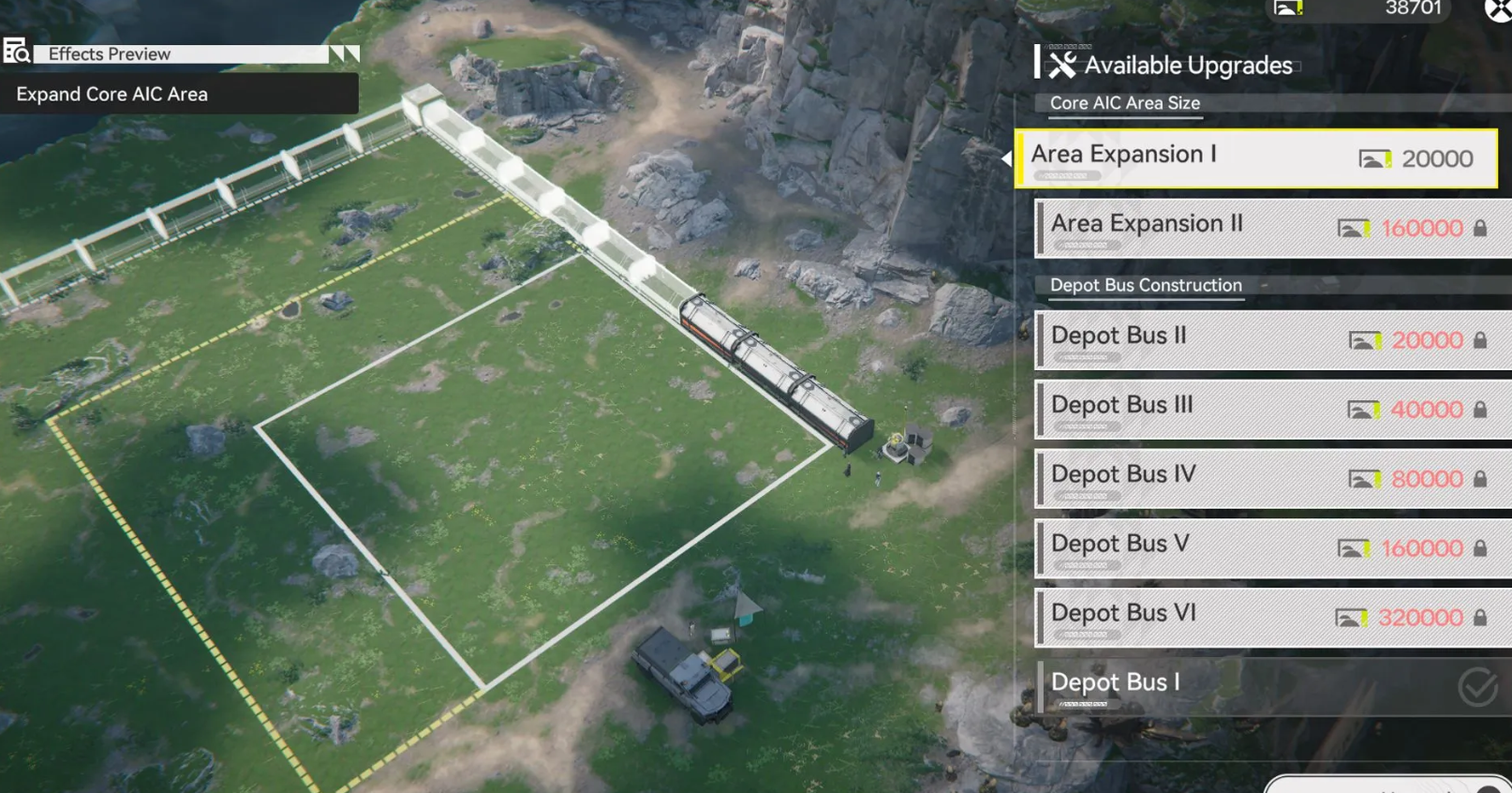Select the Area Expansion I upgrade
The width and height of the screenshot is (1512, 793).
tap(1255, 158)
